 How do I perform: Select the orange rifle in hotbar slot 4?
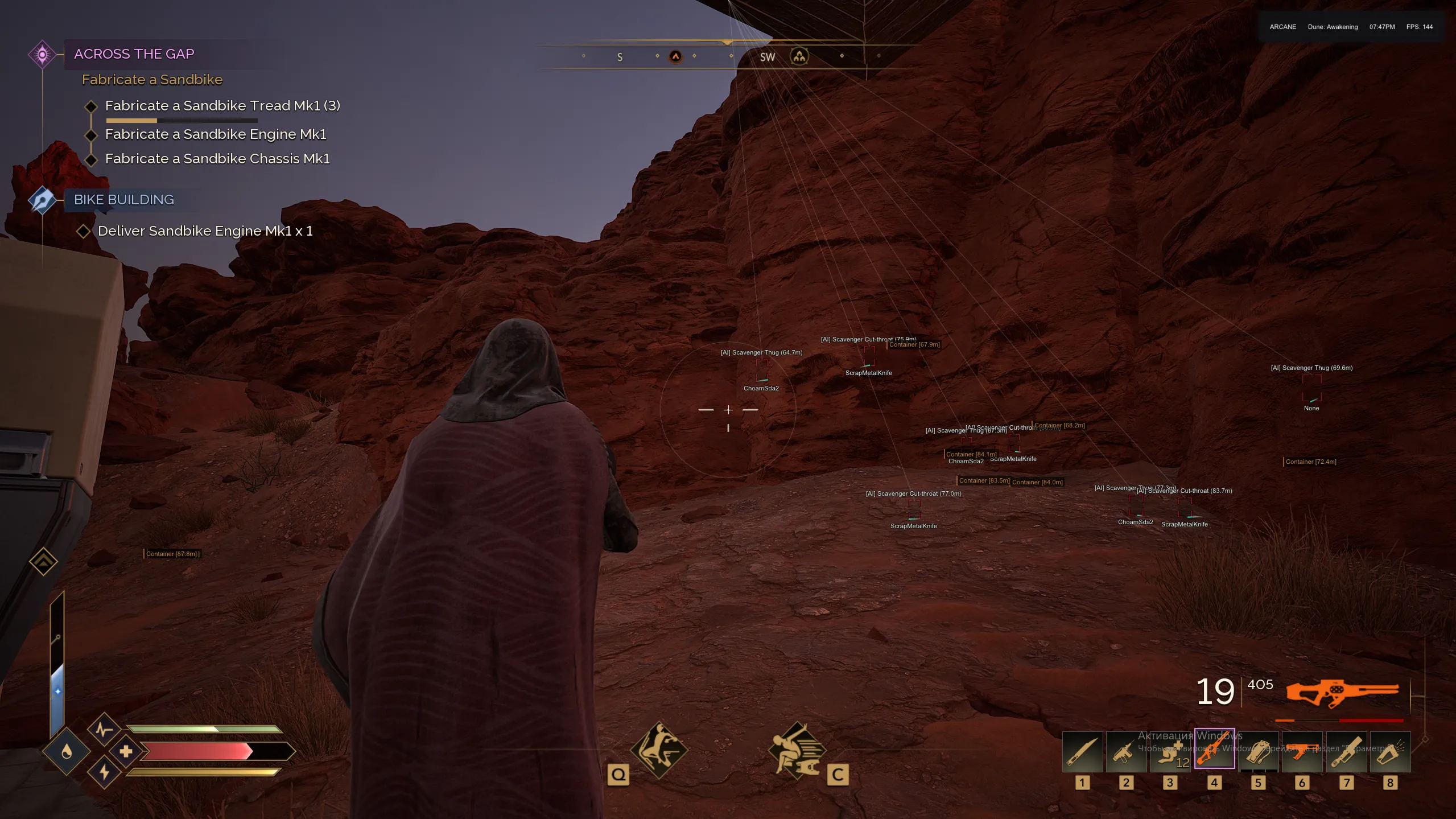coord(1214,751)
